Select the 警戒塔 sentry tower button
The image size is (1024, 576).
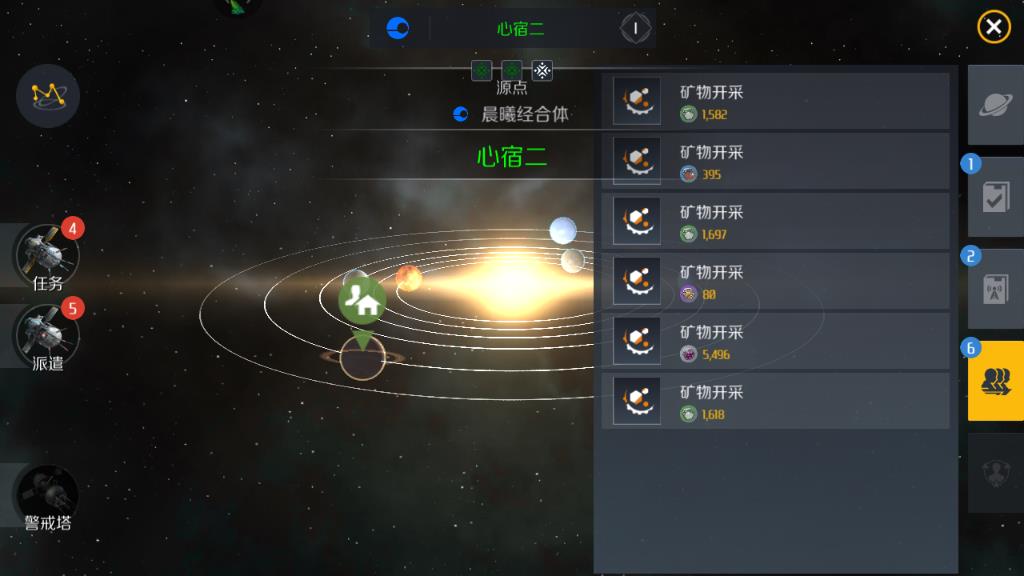[47, 497]
